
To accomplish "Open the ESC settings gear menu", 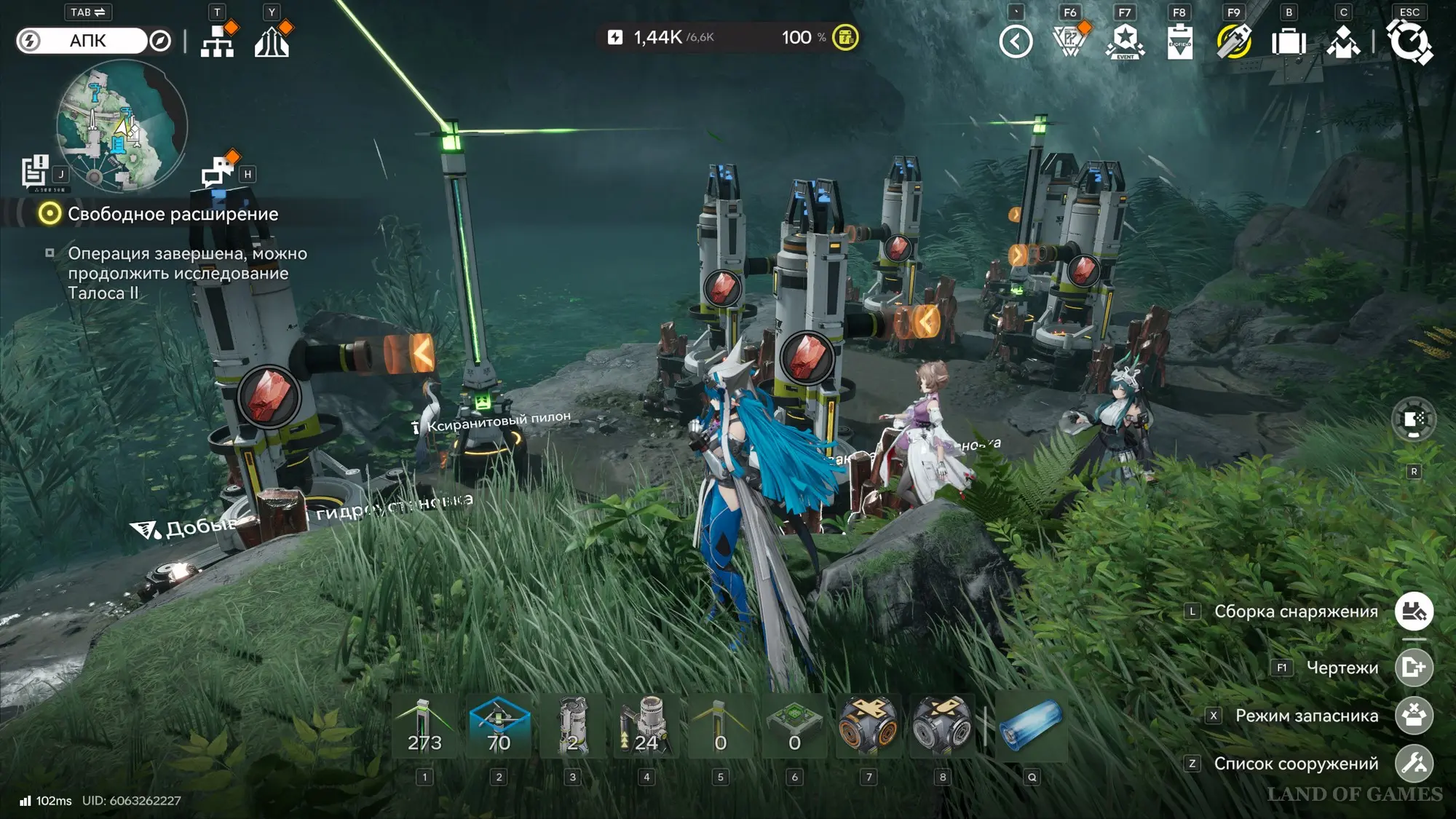I will tap(1409, 41).
